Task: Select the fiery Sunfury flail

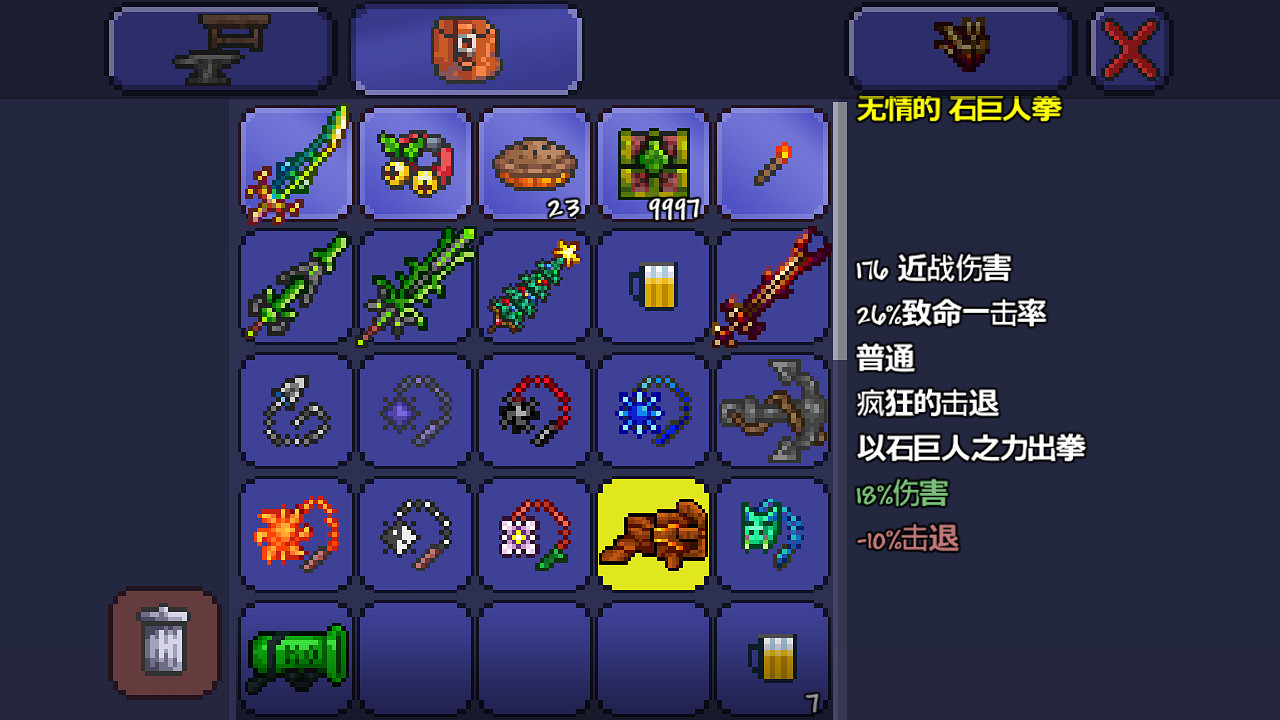Action: point(295,533)
